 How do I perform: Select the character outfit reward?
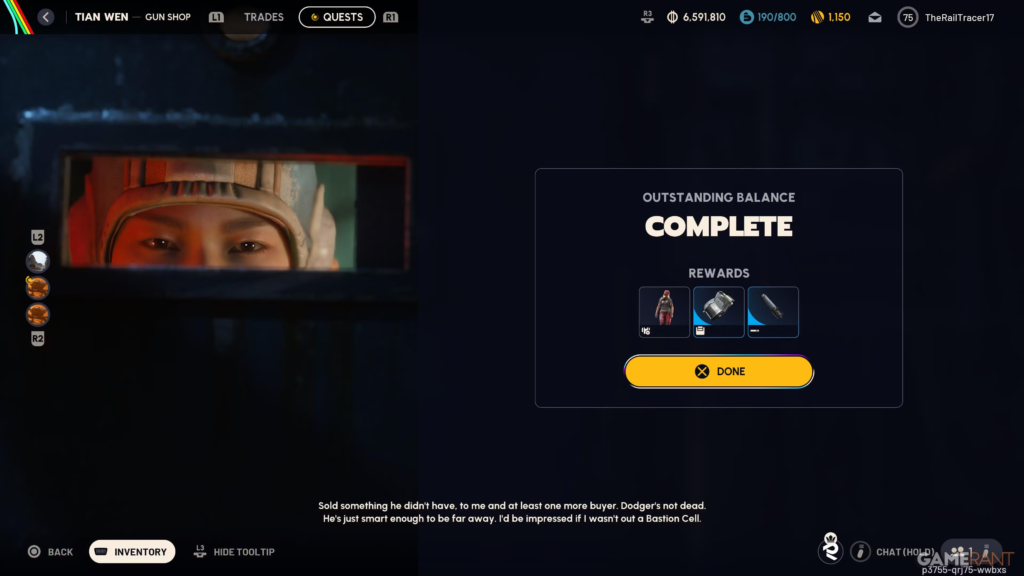(664, 312)
